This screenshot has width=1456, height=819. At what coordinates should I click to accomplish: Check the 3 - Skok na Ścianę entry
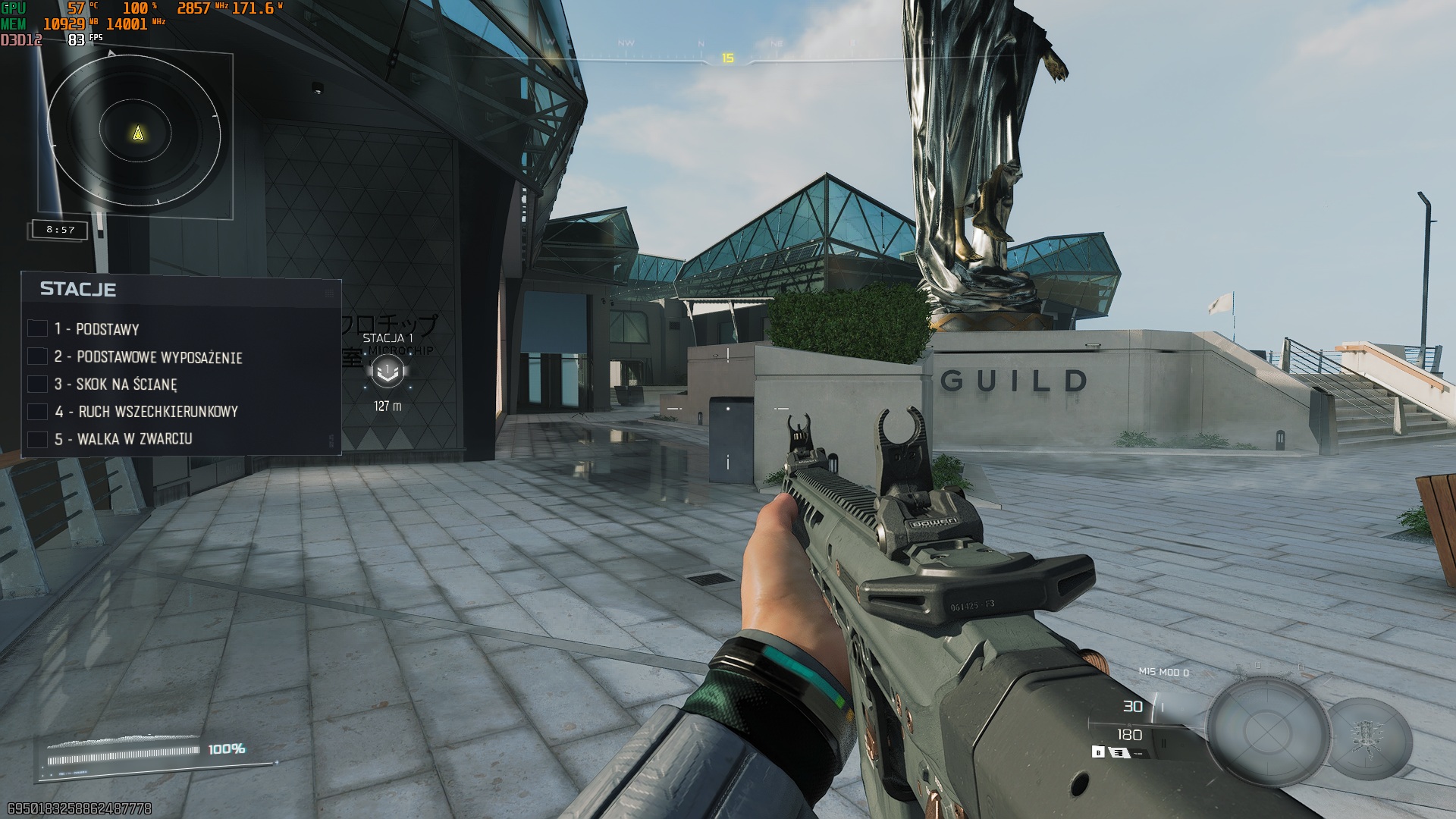37,384
